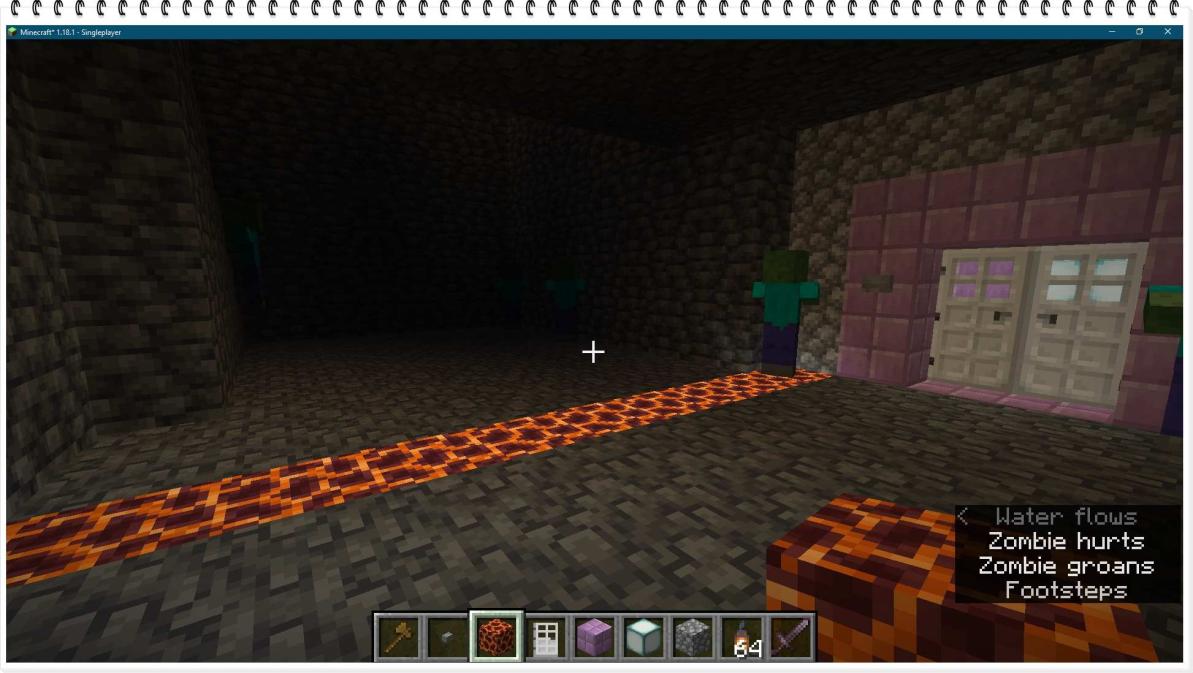Pick the purpur block hotbar slot

point(595,637)
